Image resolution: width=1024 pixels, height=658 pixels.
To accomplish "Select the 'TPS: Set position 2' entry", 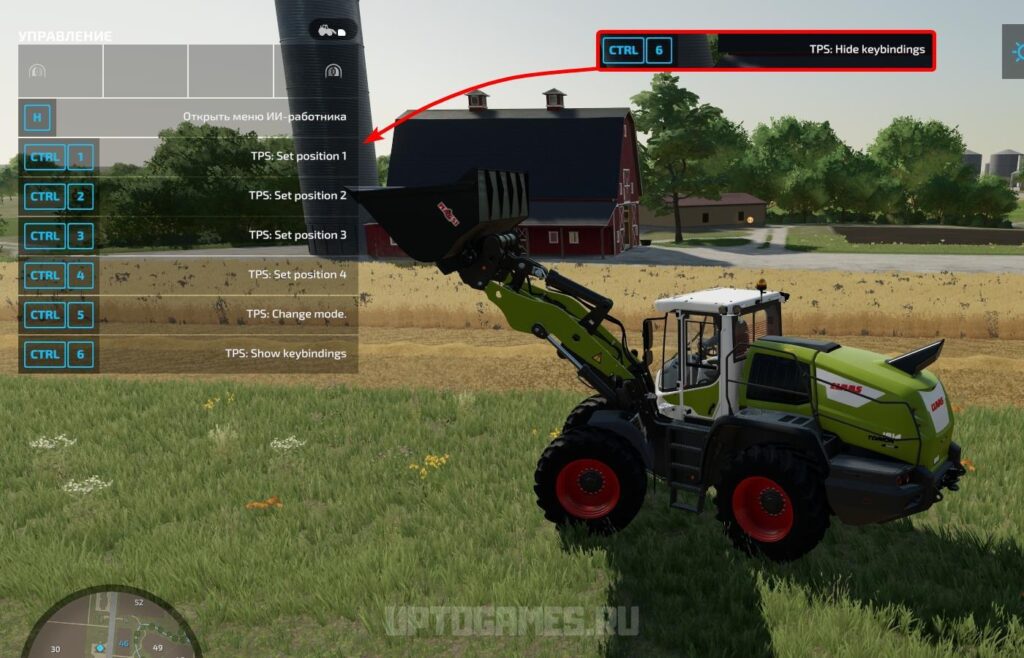I will (188, 196).
